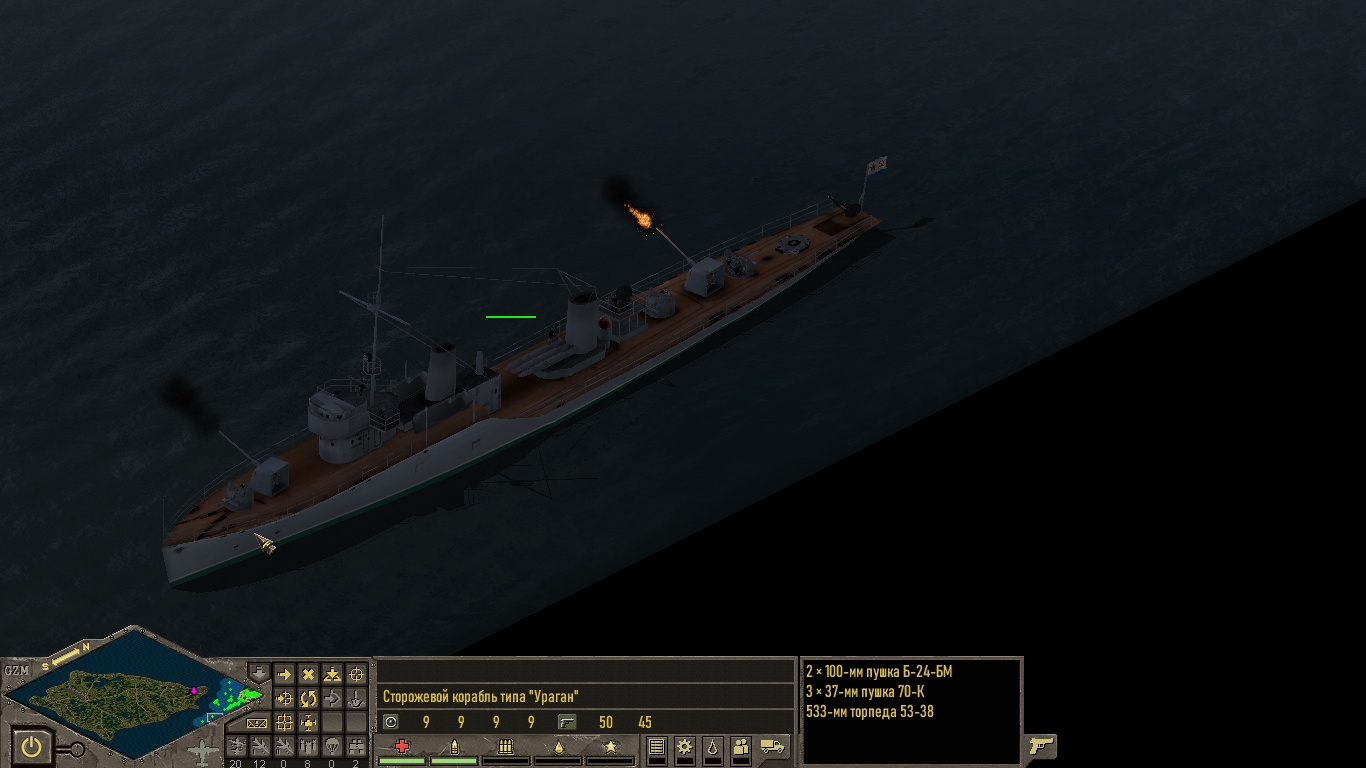
Task: Select the two-person crew icon
Action: (741, 746)
